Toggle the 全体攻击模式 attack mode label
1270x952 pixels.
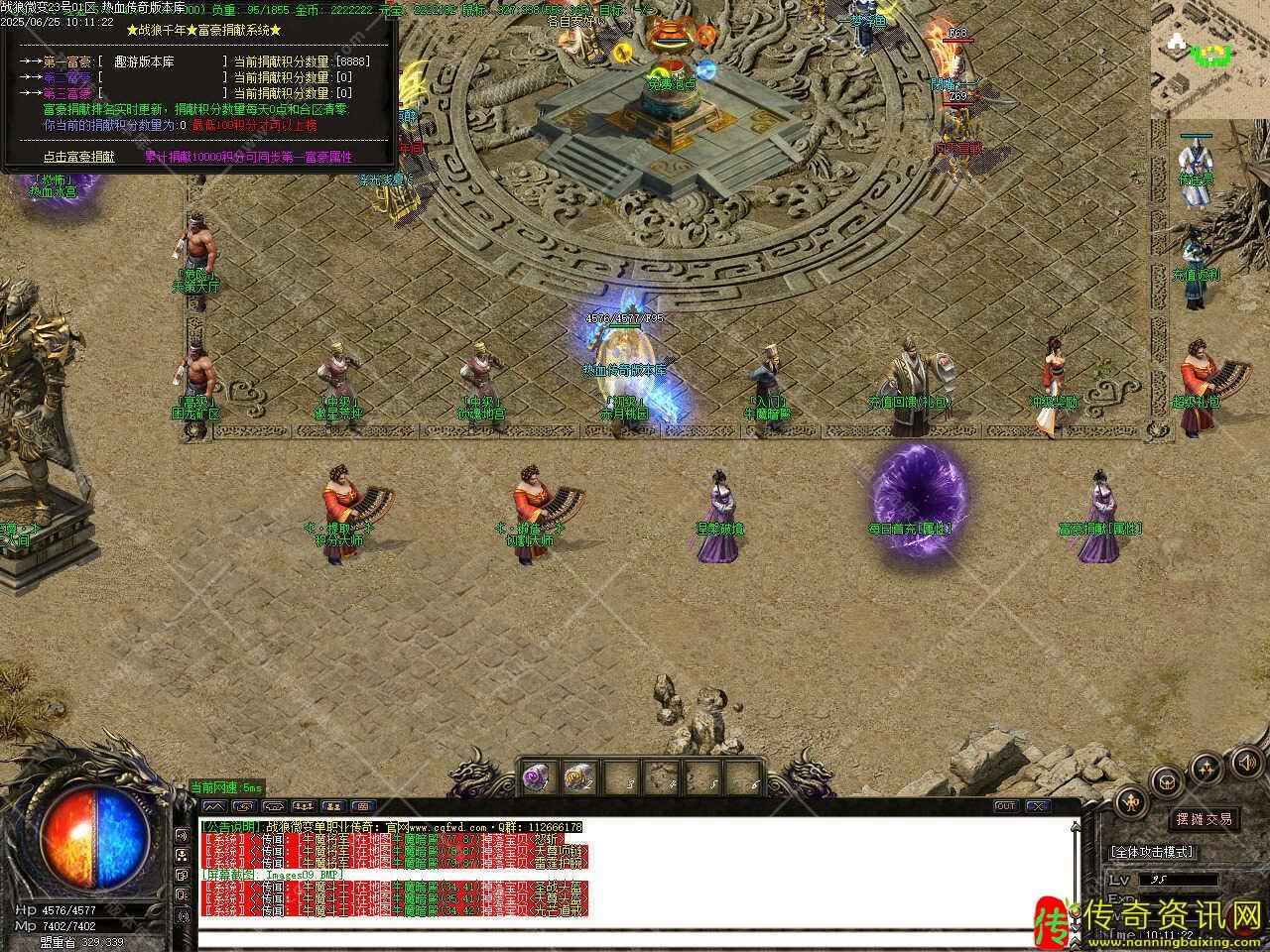pyautogui.click(x=1152, y=852)
